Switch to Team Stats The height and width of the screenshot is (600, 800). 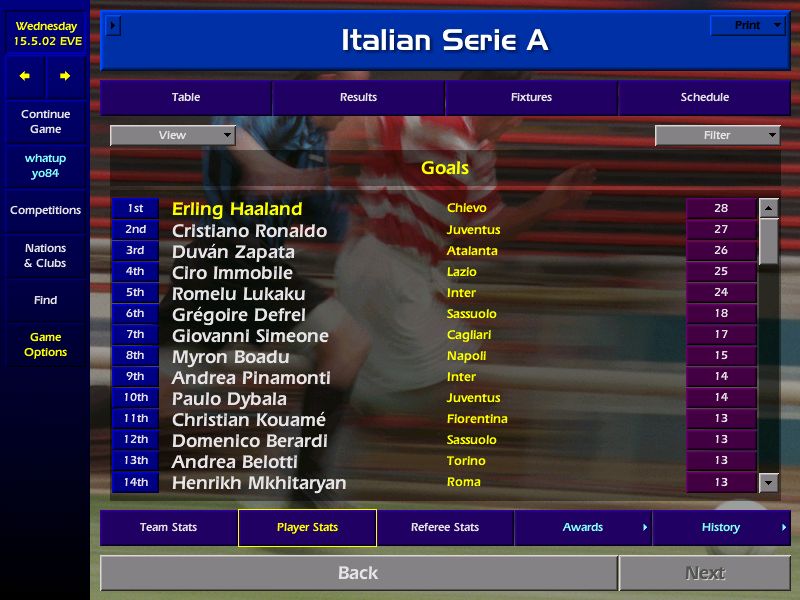pos(168,527)
